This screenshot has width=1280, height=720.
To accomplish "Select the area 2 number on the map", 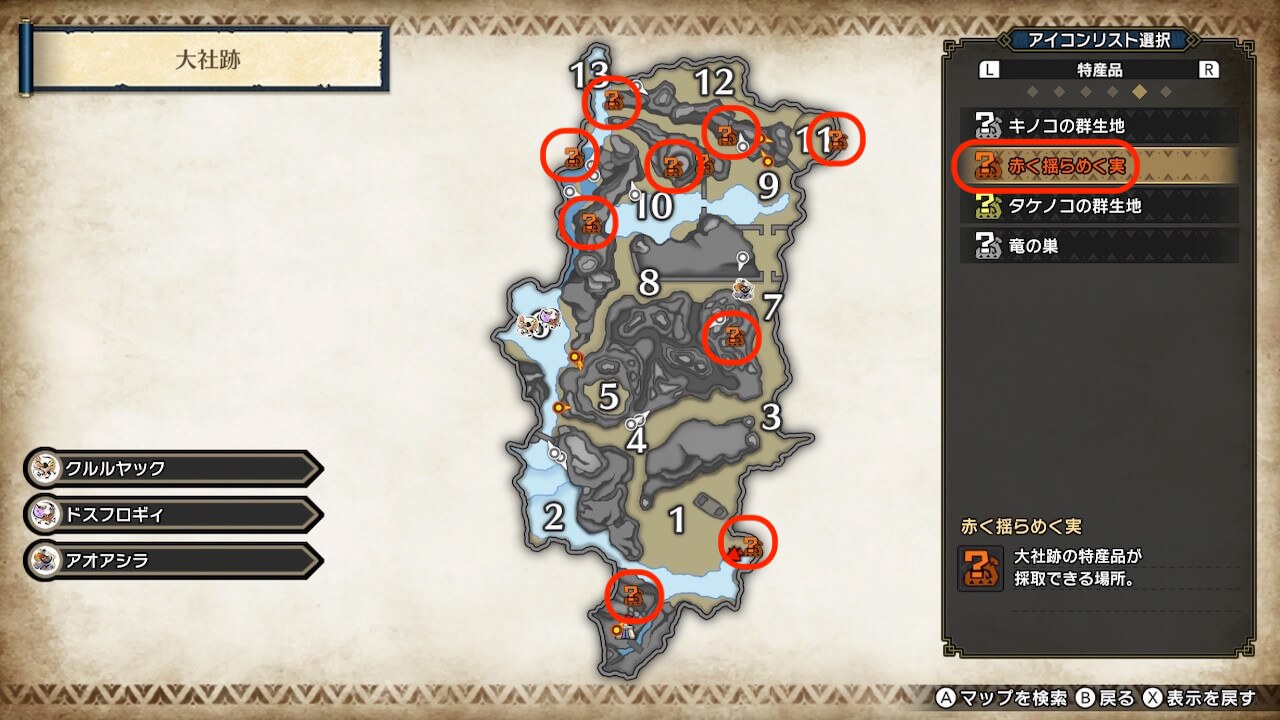I will coord(553,517).
